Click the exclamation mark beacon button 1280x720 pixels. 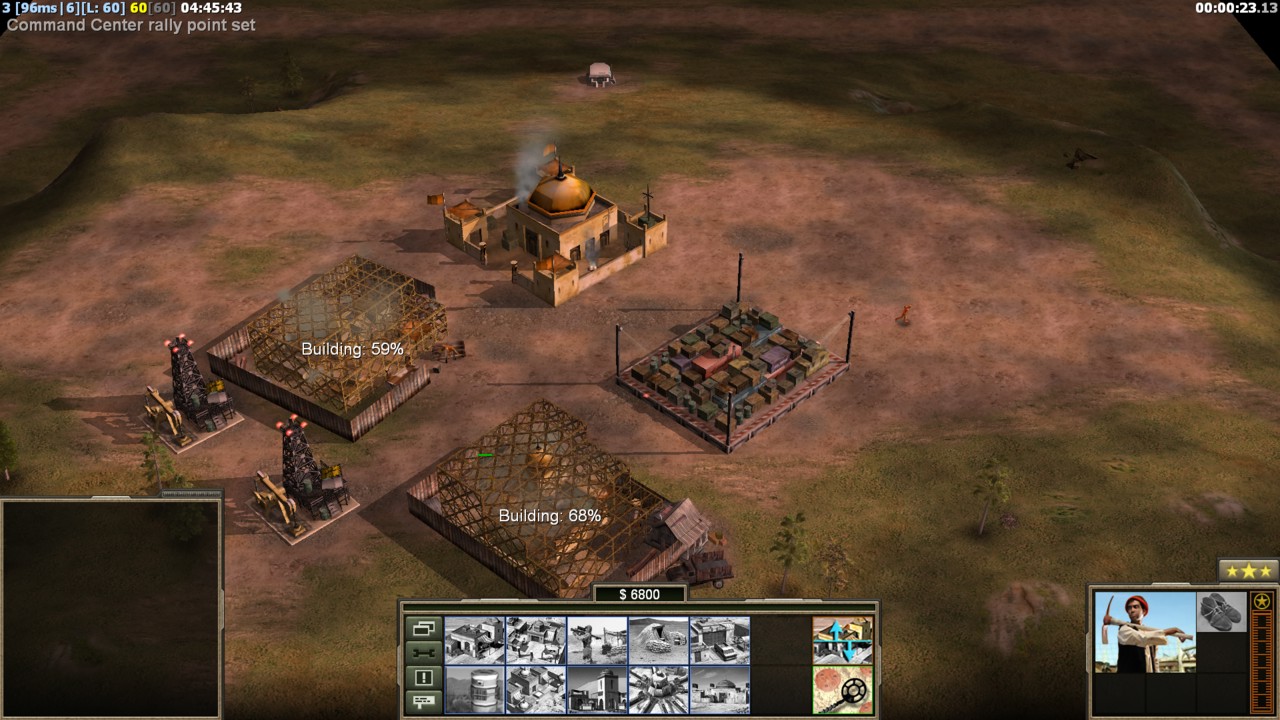[423, 677]
